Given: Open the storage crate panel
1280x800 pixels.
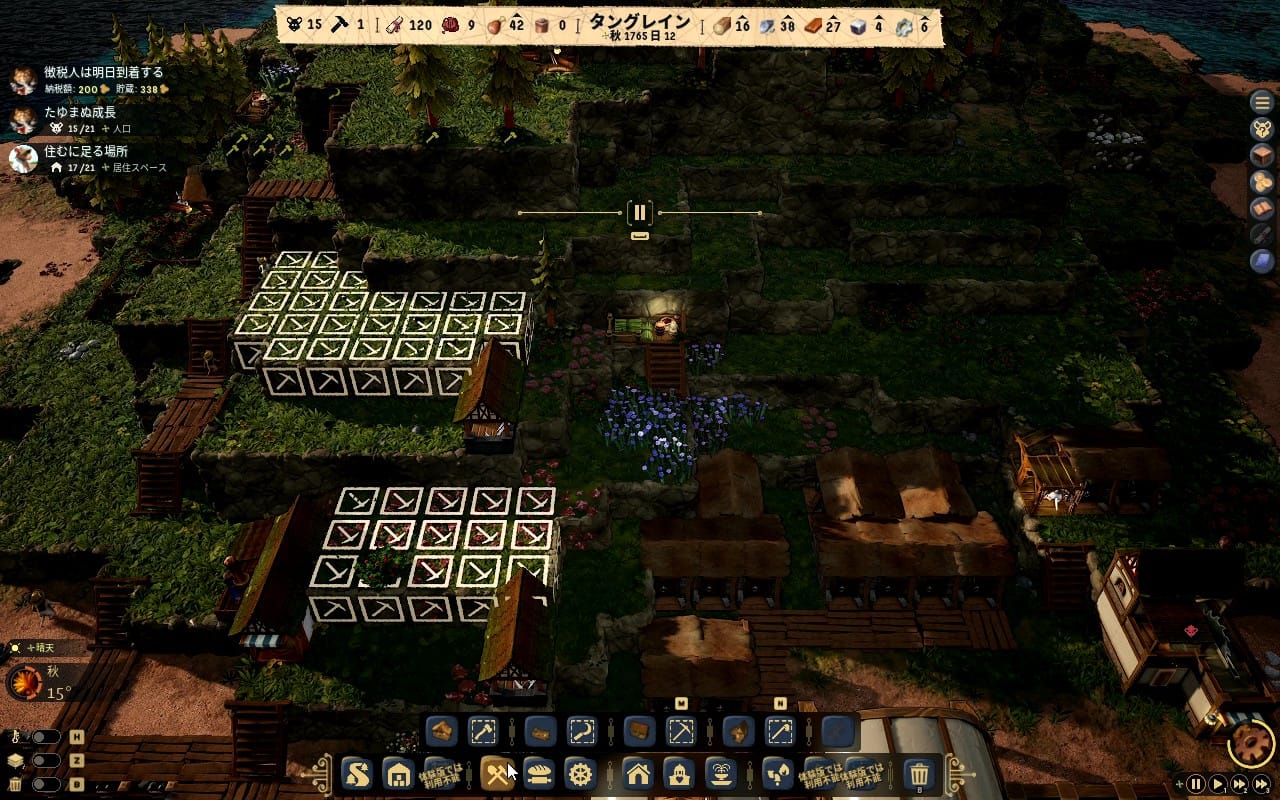Looking at the screenshot, I should (1262, 156).
